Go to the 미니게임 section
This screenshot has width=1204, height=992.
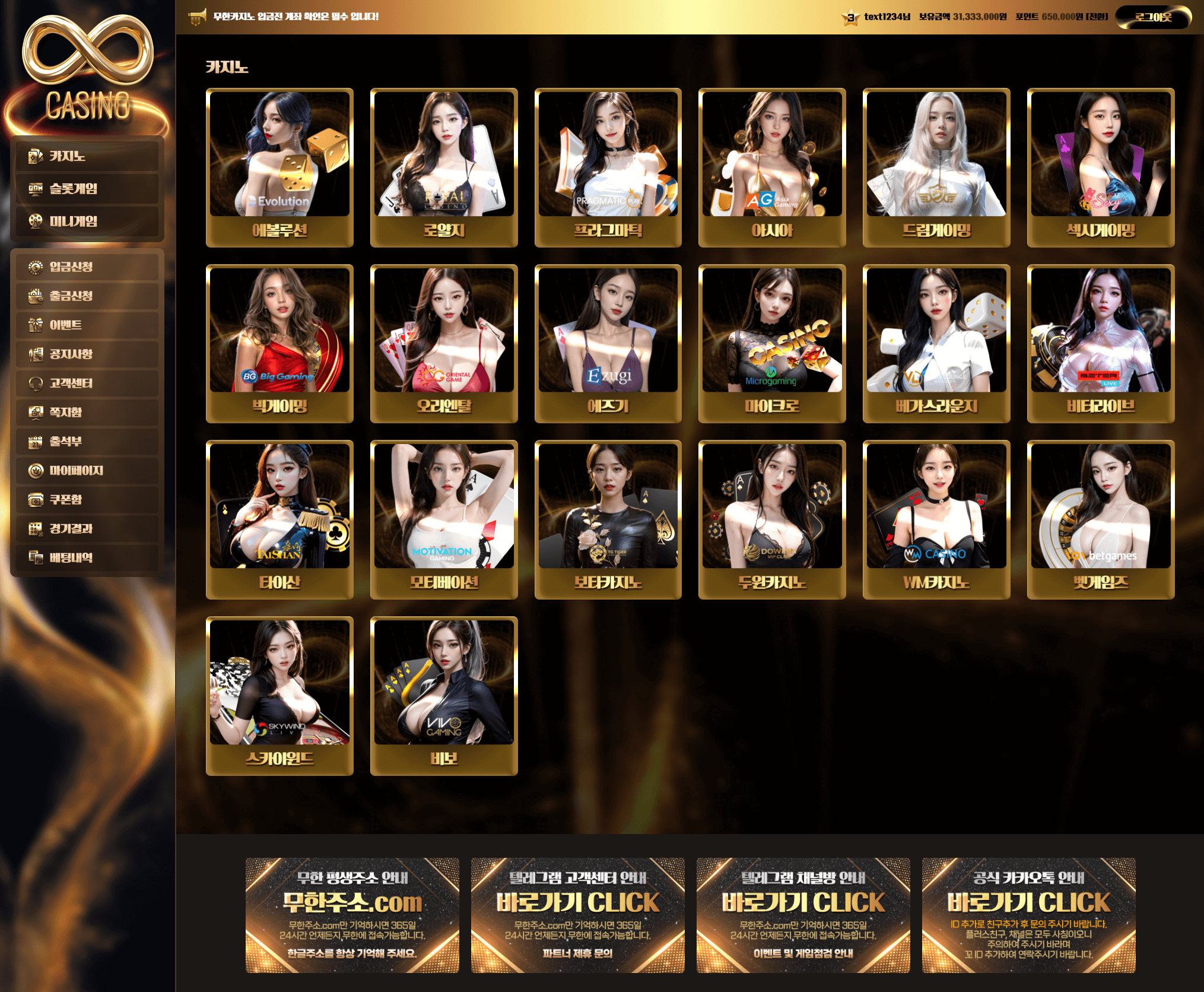coord(87,221)
